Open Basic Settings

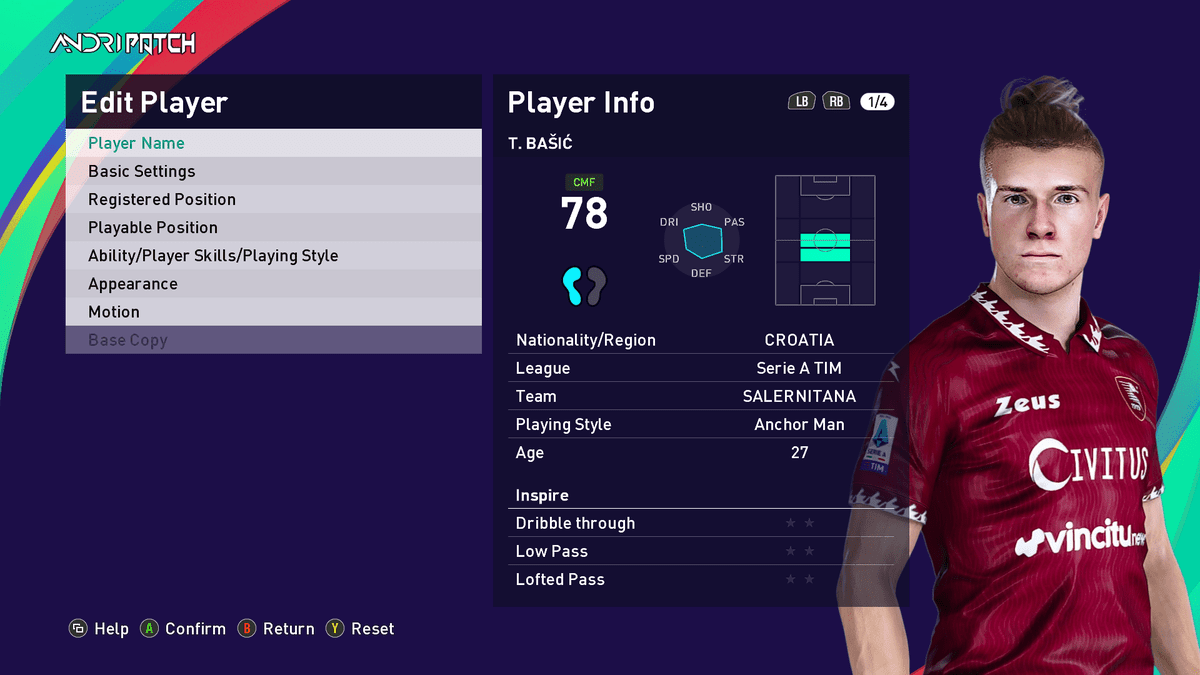tap(273, 171)
